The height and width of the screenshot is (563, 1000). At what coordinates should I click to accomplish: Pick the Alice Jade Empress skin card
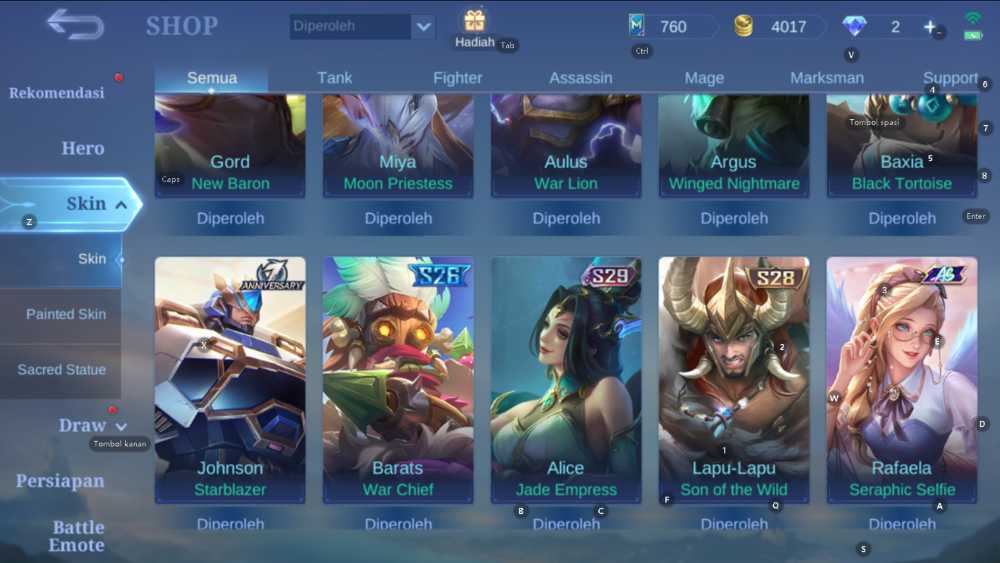point(566,380)
